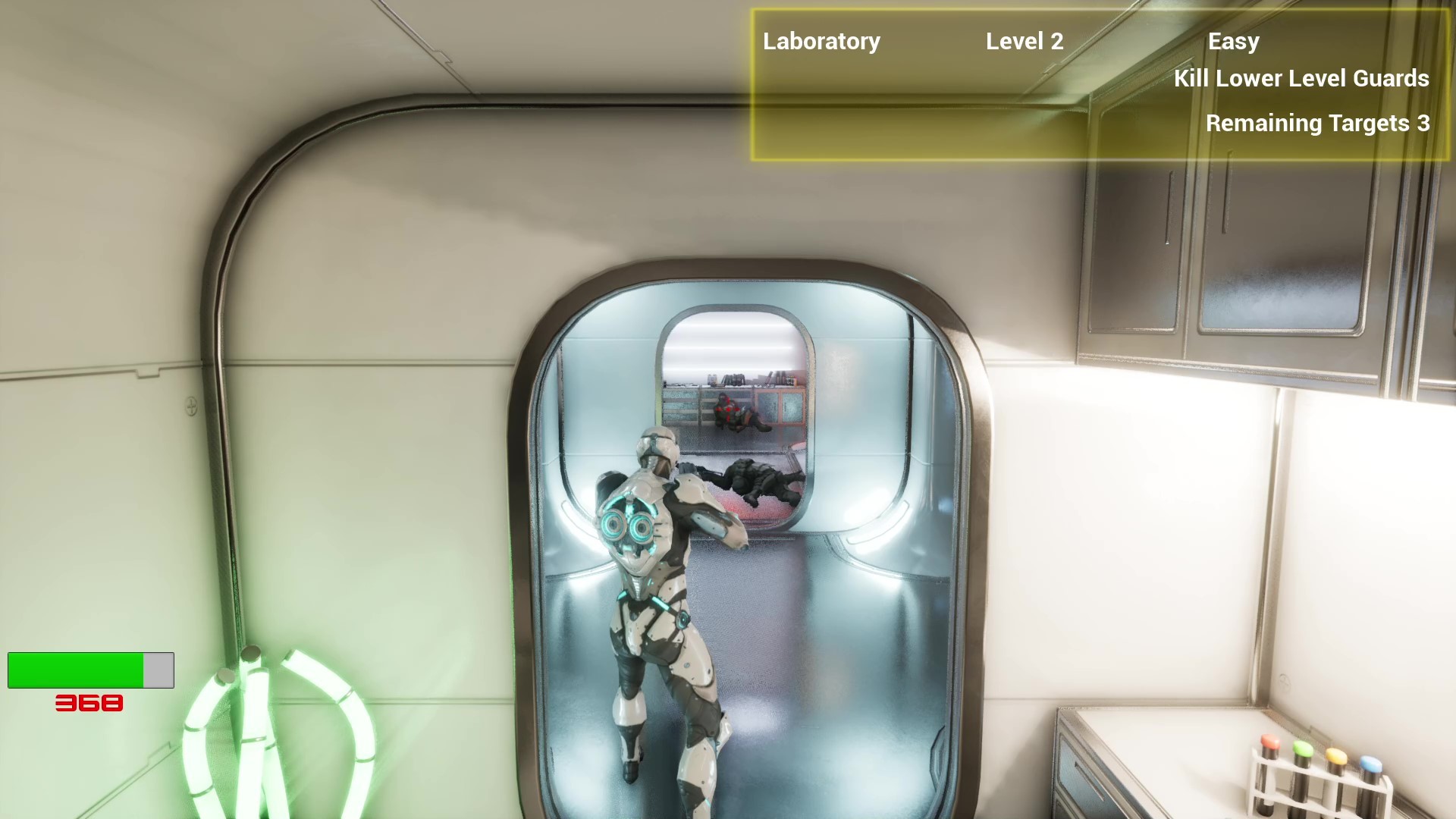Click the green-capped test tube
The width and height of the screenshot is (1456, 819).
click(1302, 748)
